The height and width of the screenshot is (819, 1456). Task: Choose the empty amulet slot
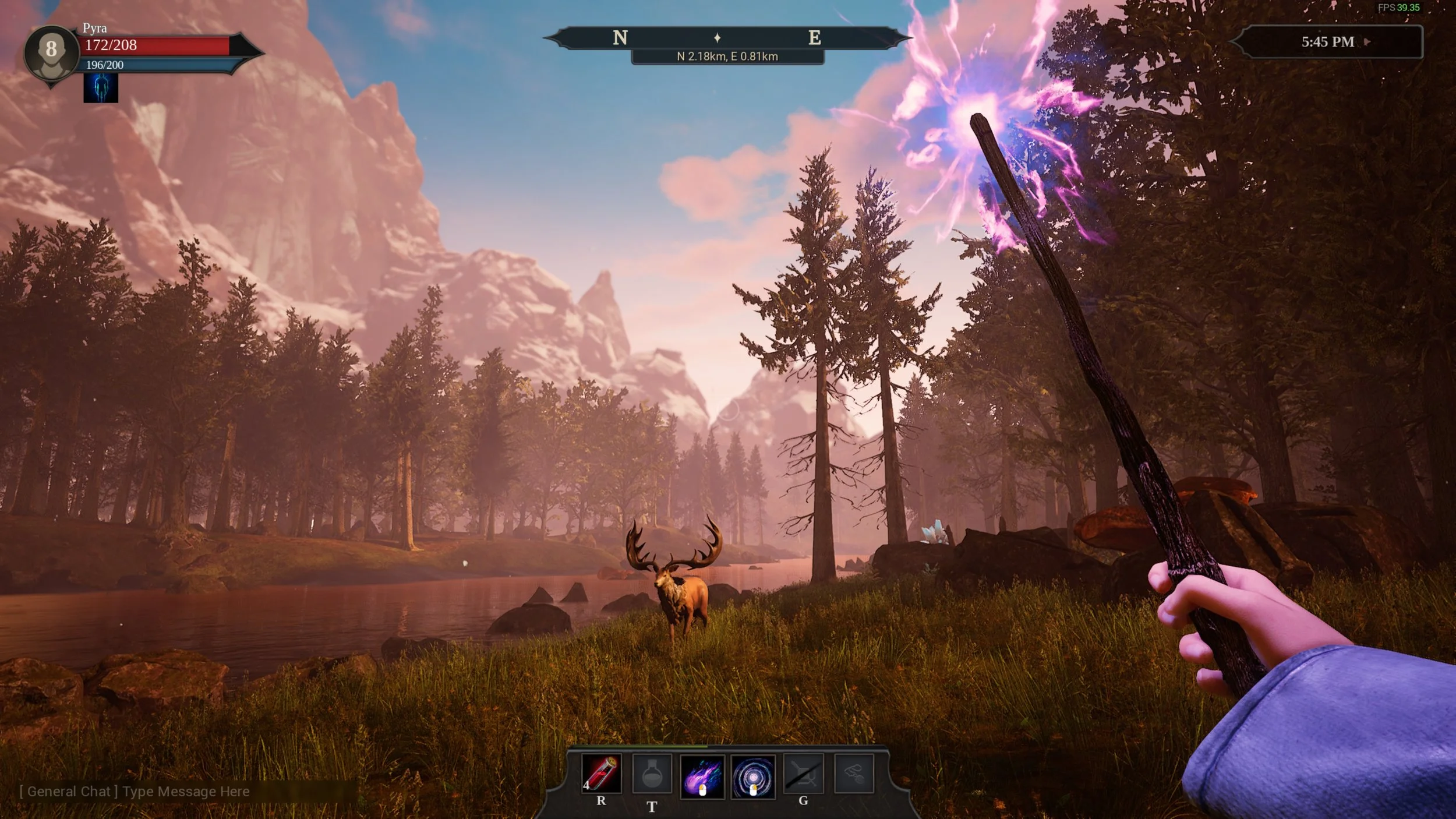854,774
